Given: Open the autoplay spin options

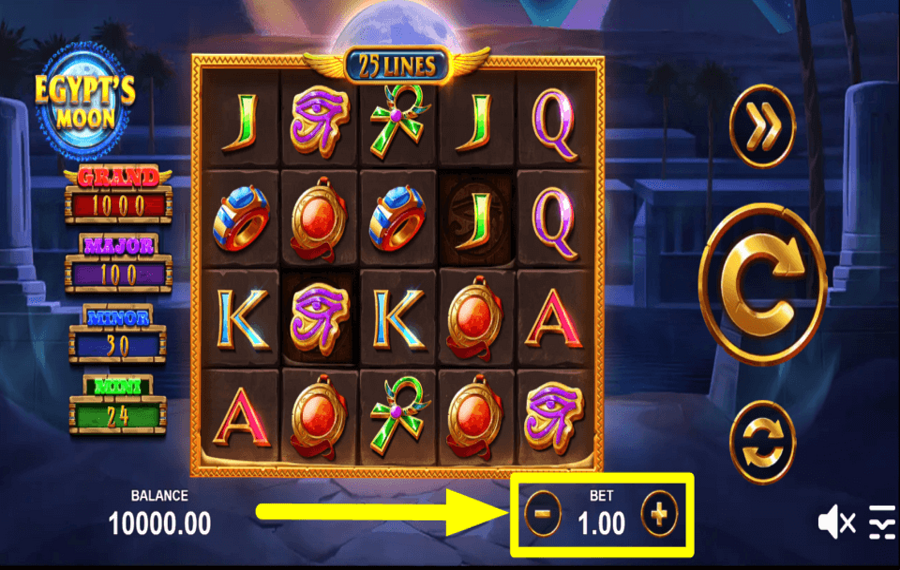Looking at the screenshot, I should [762, 441].
